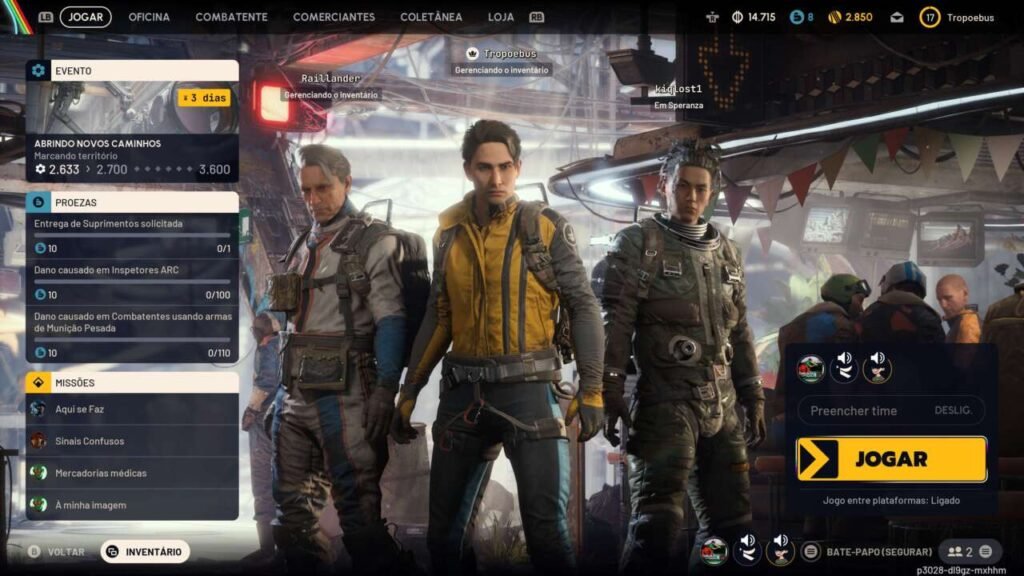
Task: Toggle the Preencher time option
Action: click(x=891, y=411)
